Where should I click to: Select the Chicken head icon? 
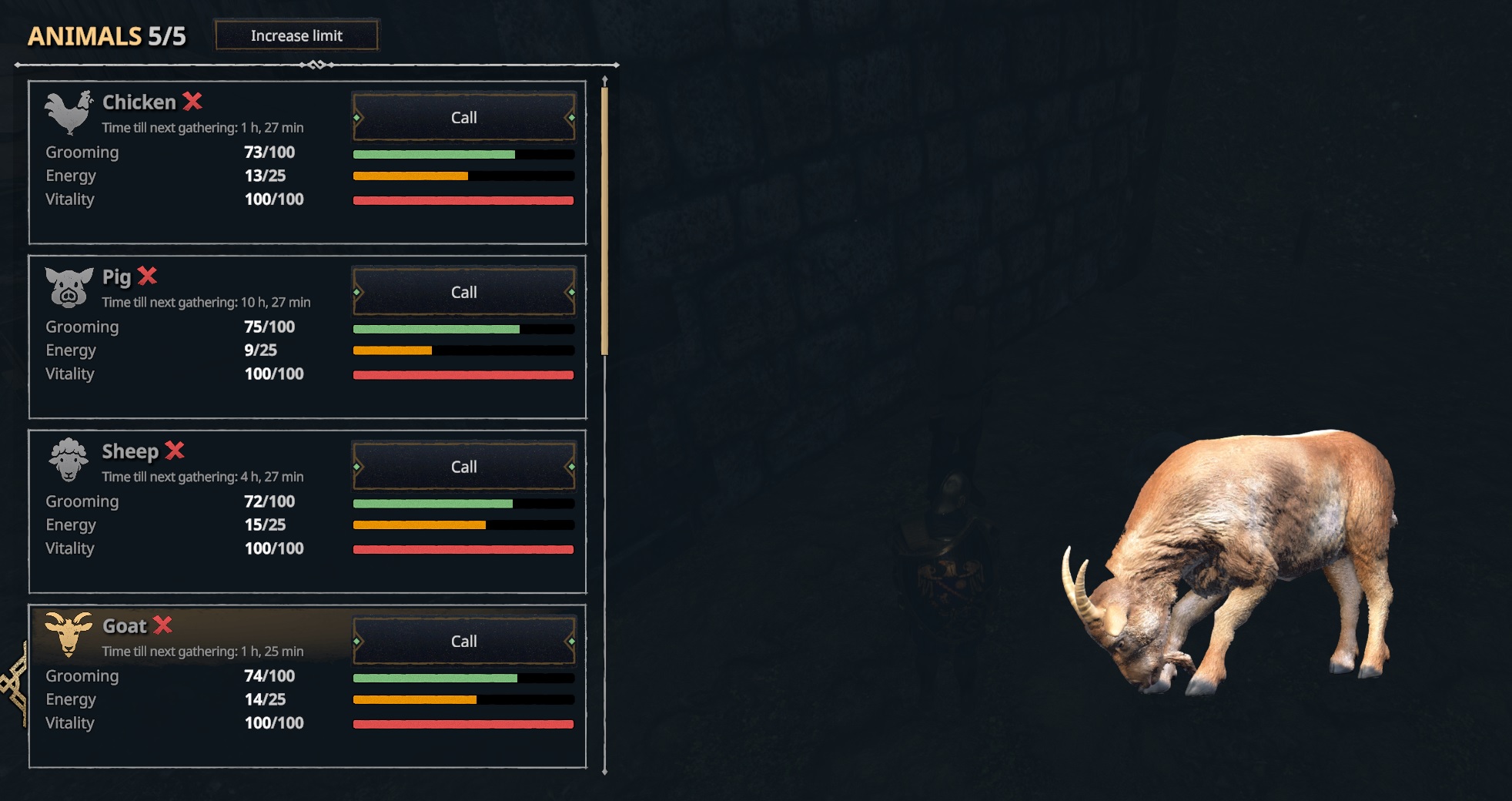[68, 112]
